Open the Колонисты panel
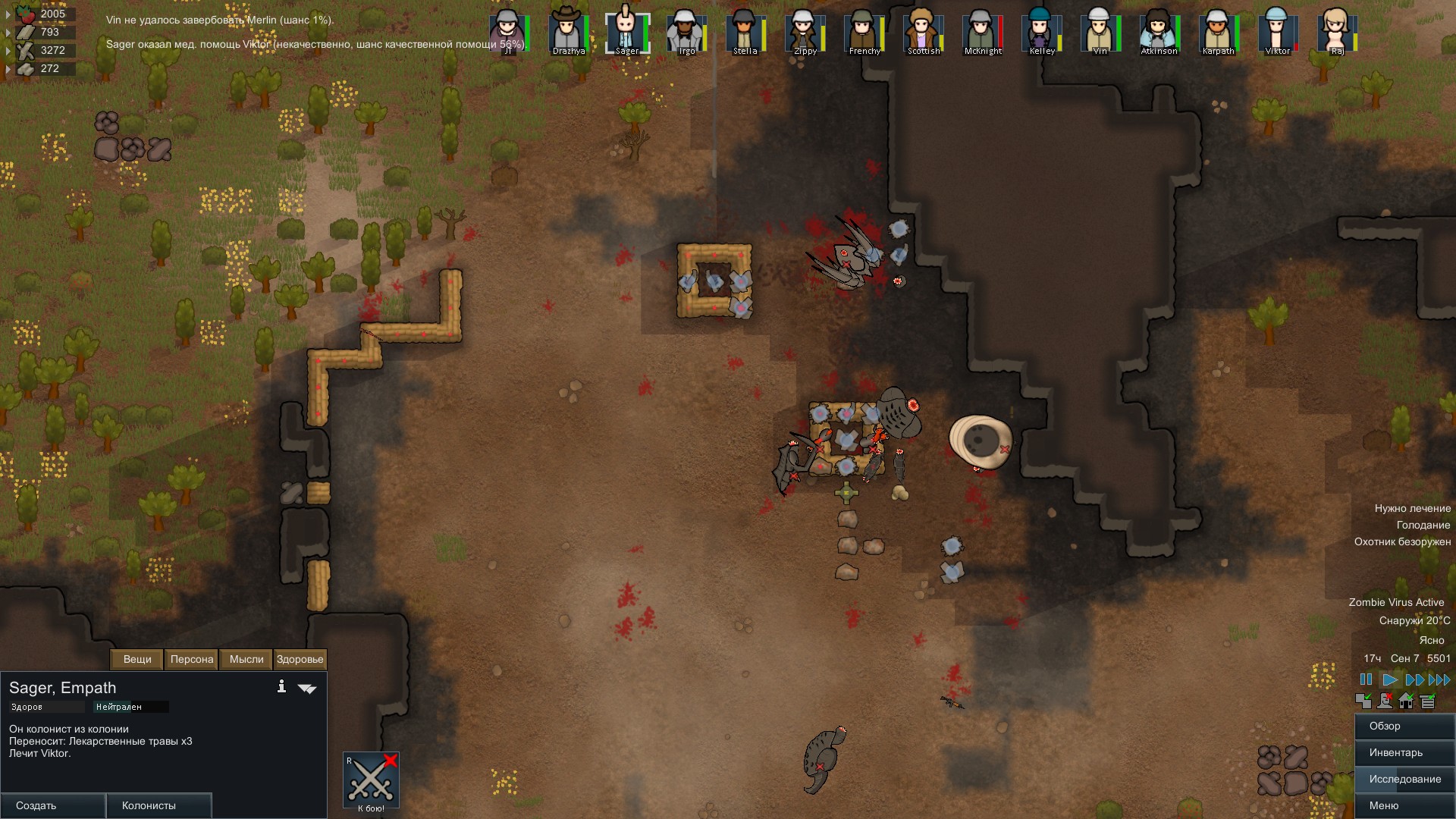Viewport: 1456px width, 819px height. (x=158, y=805)
